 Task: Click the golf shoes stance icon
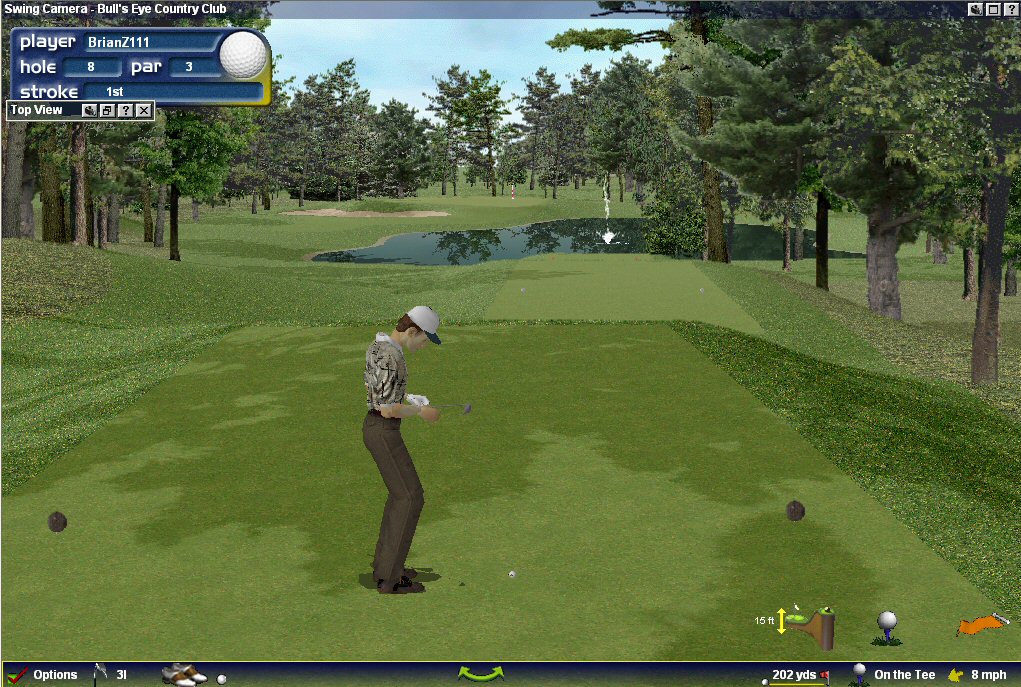pos(183,675)
